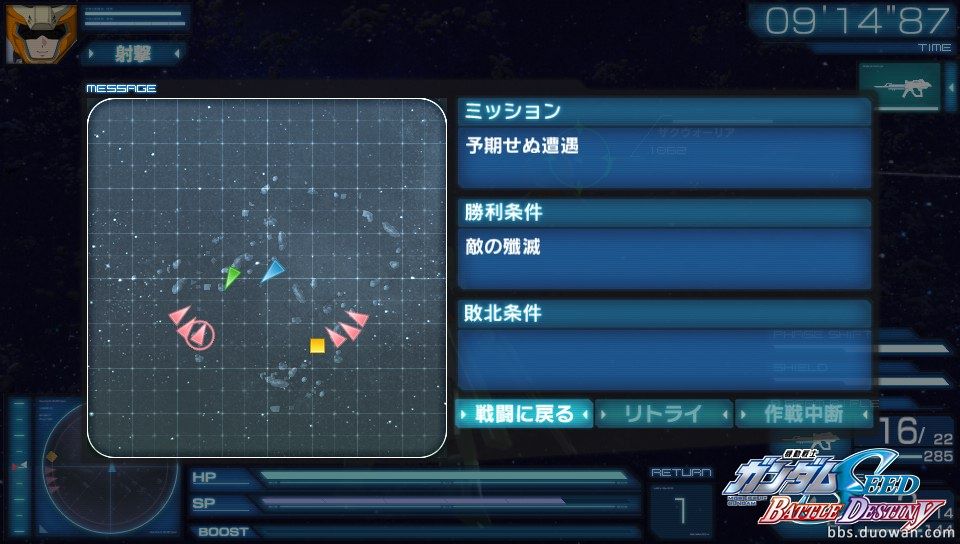
Task: Click the pilot portrait icon
Action: pos(28,32)
